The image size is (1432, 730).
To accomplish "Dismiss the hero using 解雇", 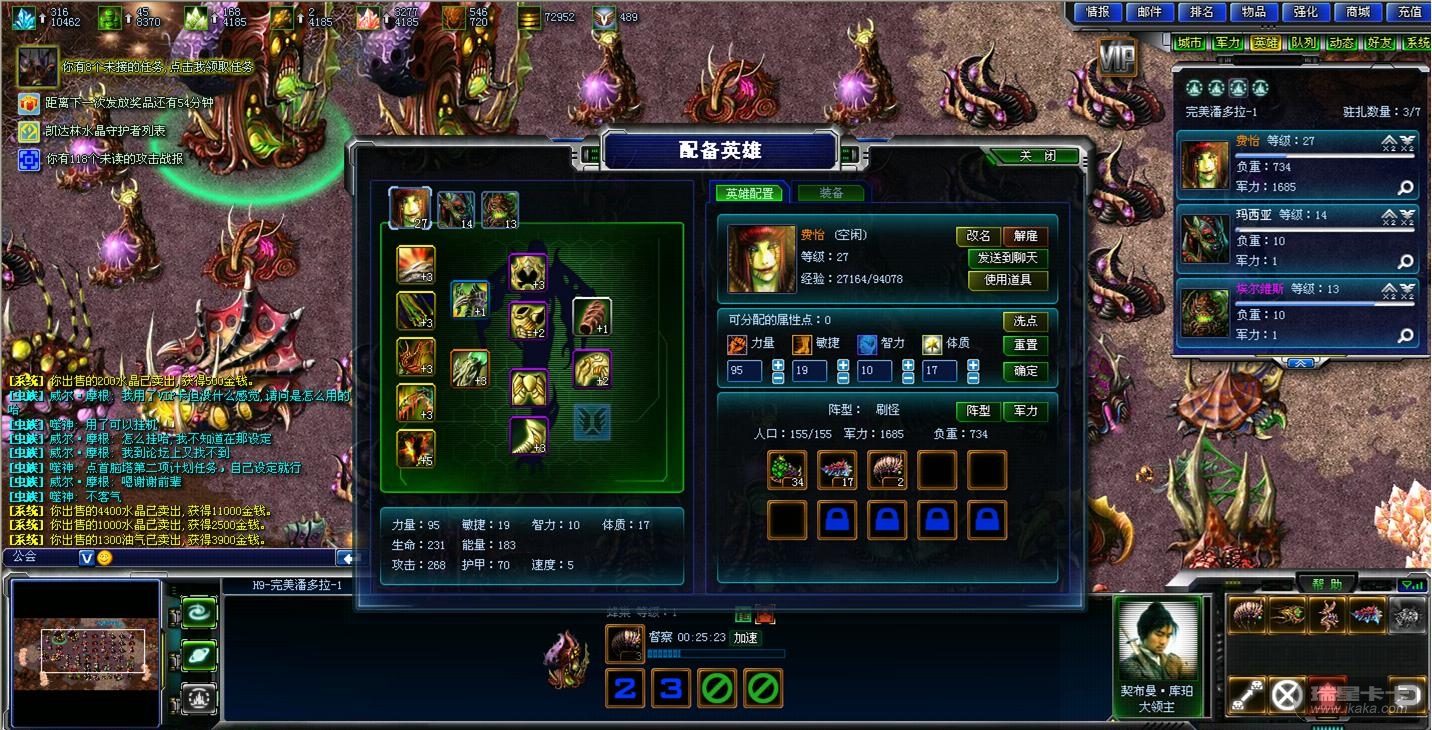I will (1025, 236).
